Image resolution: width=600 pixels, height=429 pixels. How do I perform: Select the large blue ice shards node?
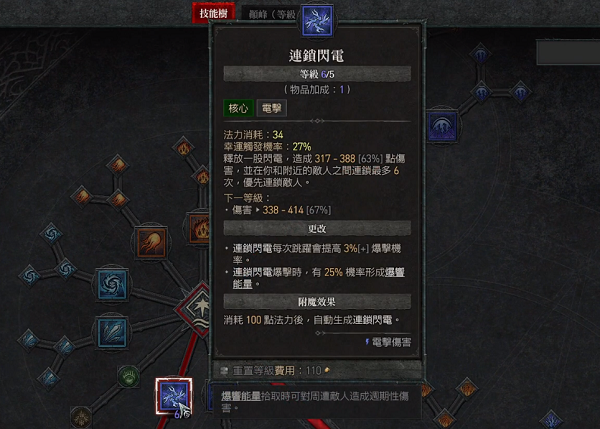(110, 331)
